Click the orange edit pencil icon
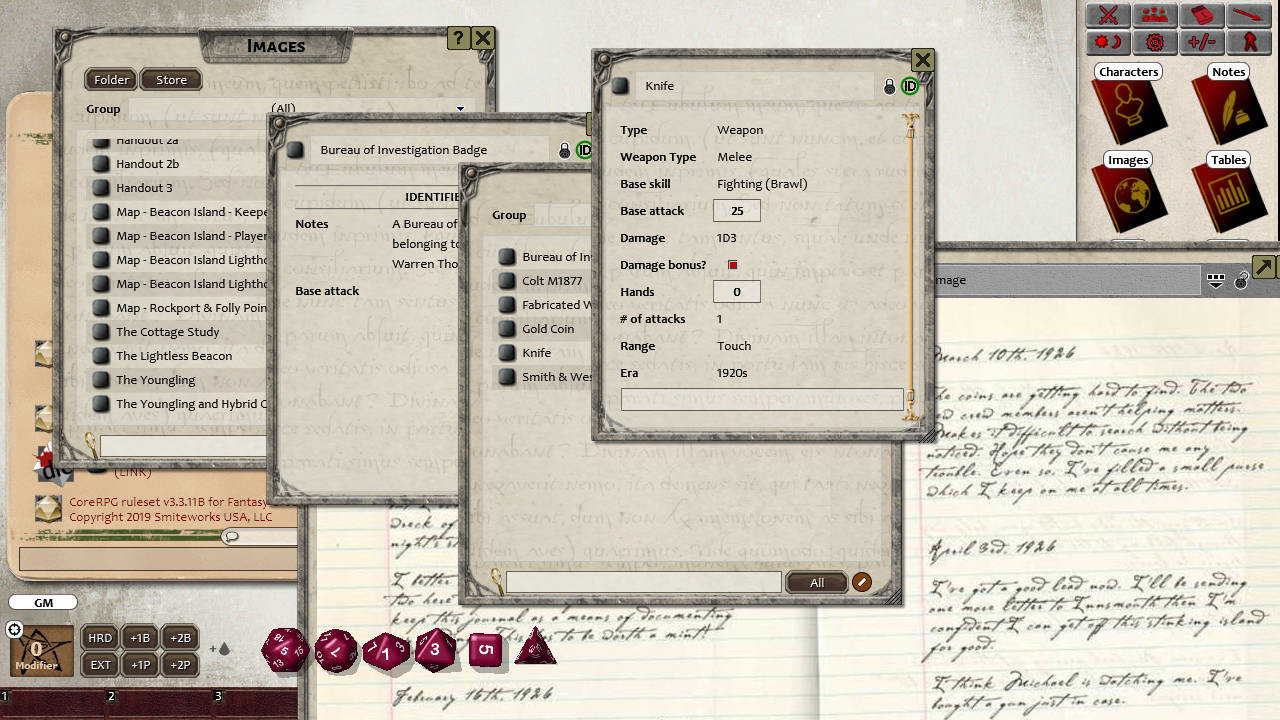Screen dimensions: 1280x720 [x=862, y=581]
